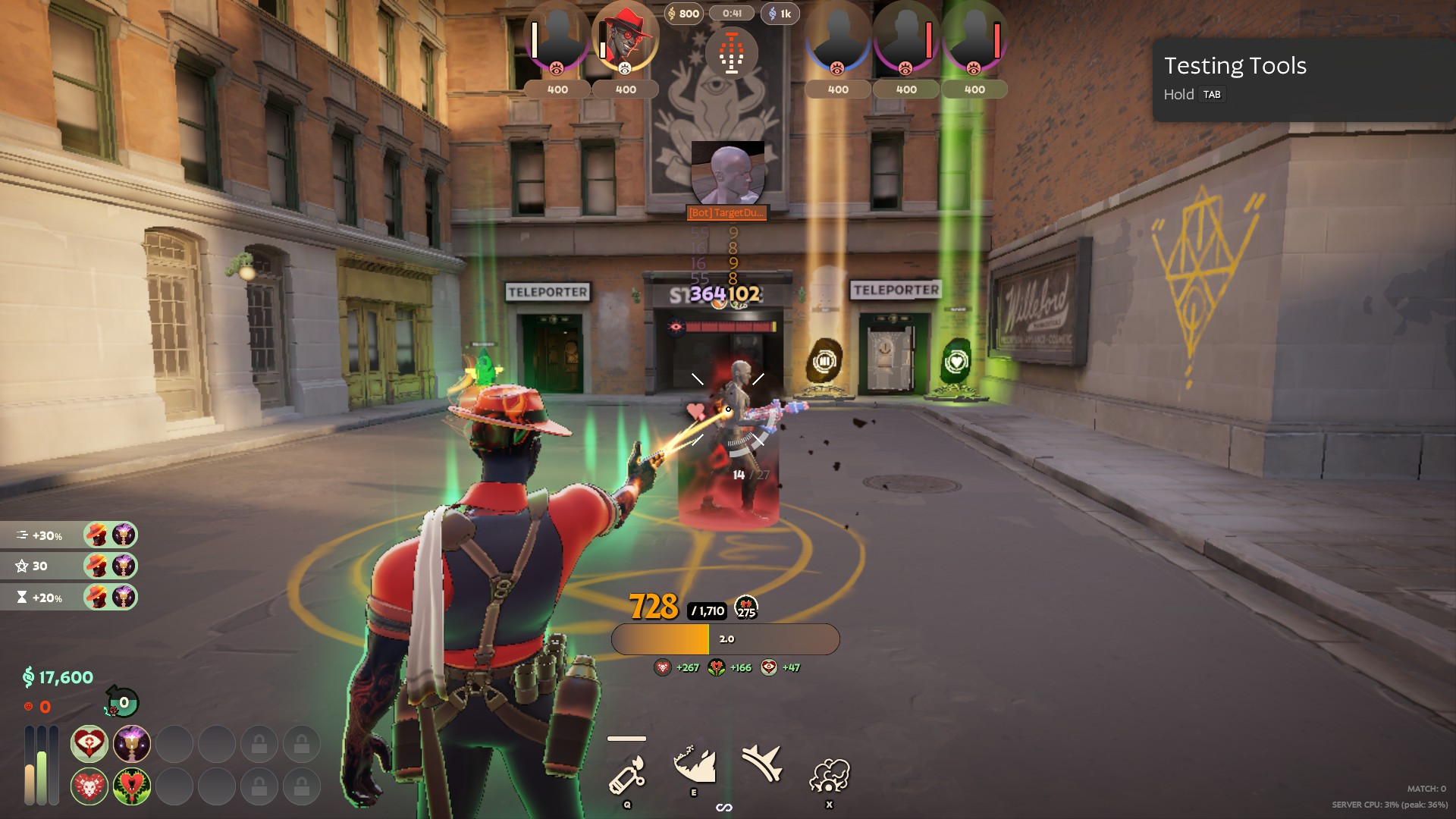Click the heart-with-eye trinket icon
Screen dimensions: 1456x819
[88, 744]
